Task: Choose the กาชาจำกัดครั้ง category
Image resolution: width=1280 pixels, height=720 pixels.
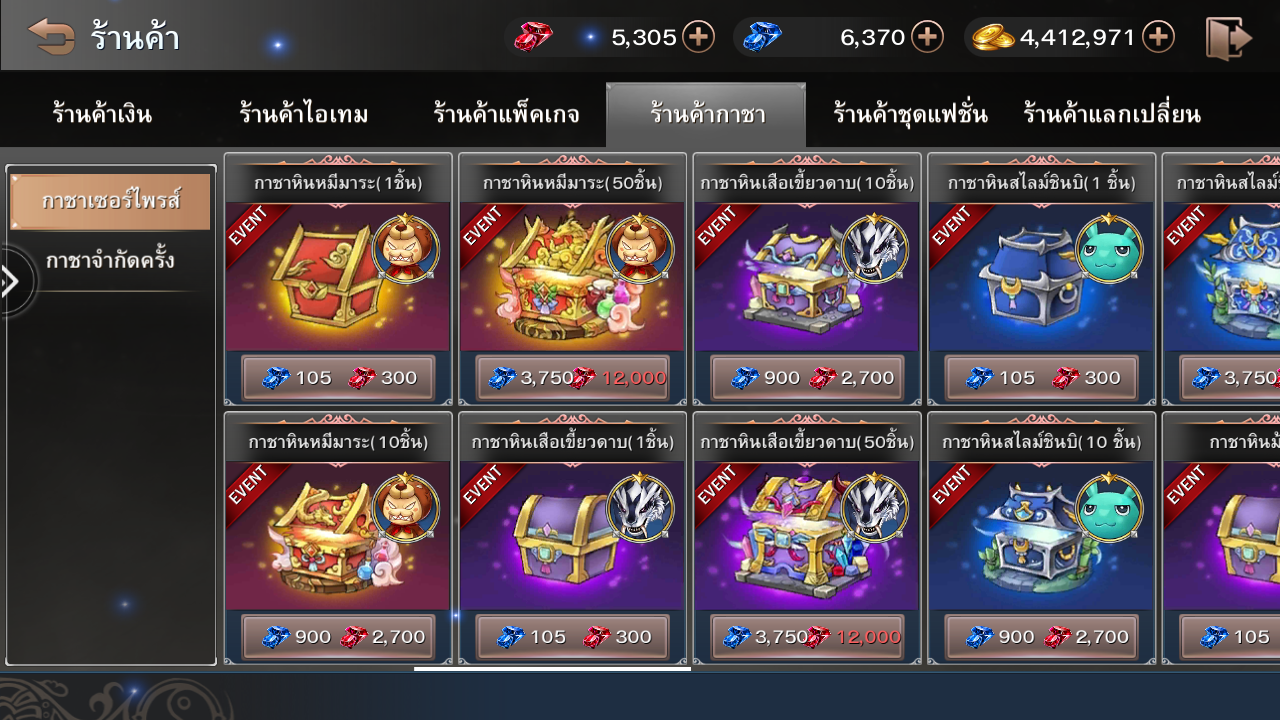Action: (x=110, y=261)
